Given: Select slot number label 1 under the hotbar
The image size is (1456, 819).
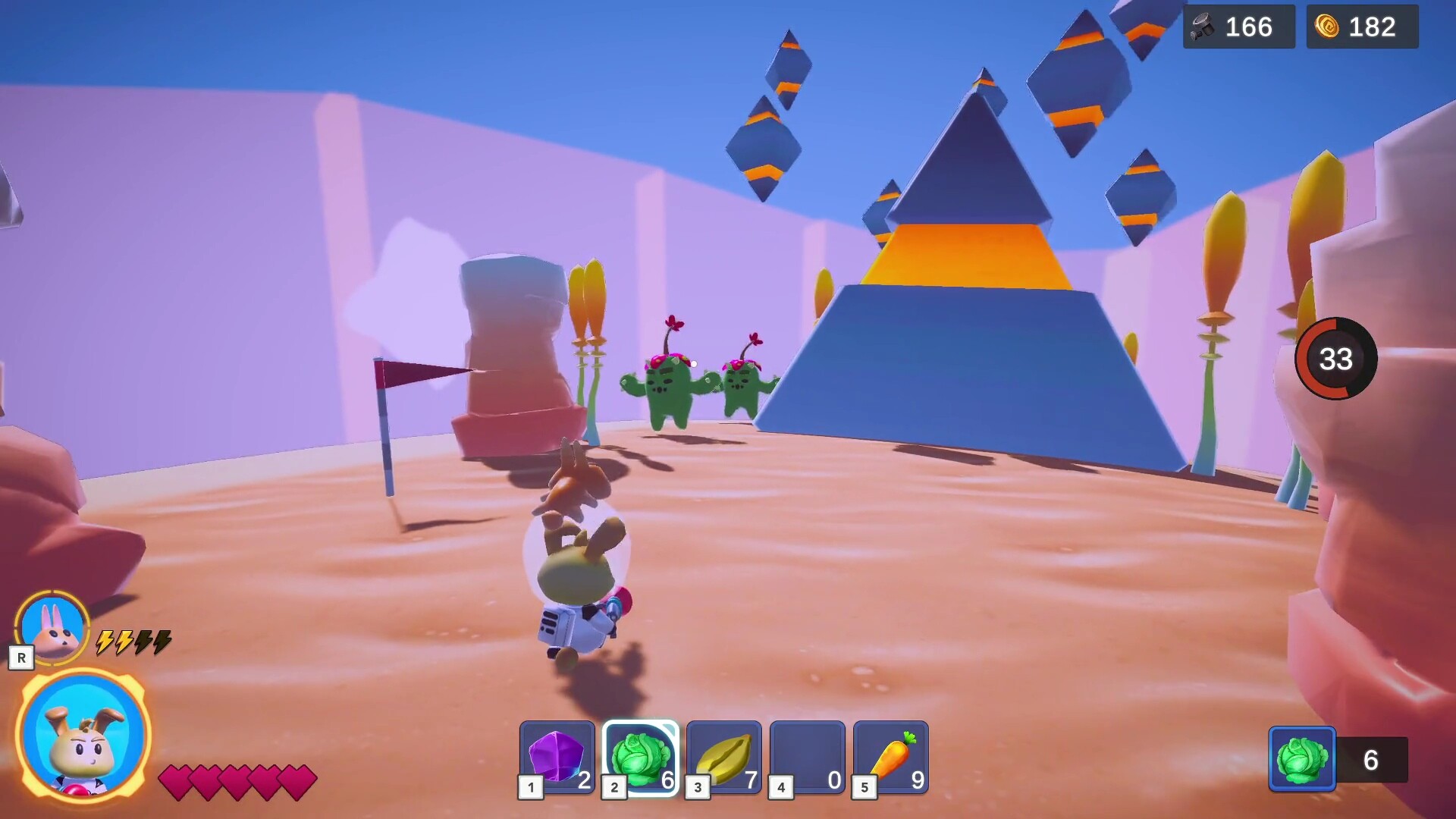Looking at the screenshot, I should 531,789.
